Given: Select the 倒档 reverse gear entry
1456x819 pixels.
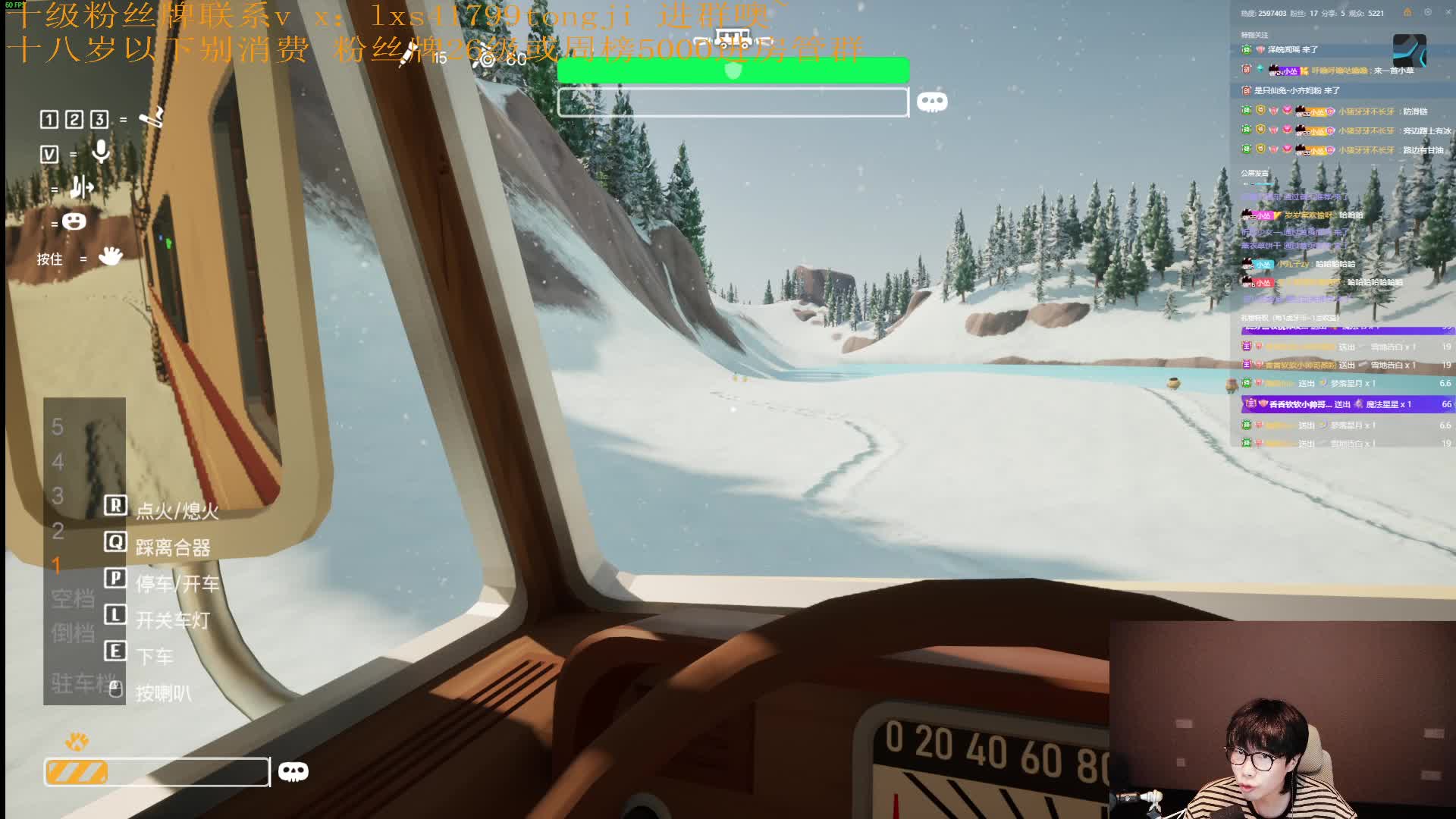Looking at the screenshot, I should pos(73,633).
